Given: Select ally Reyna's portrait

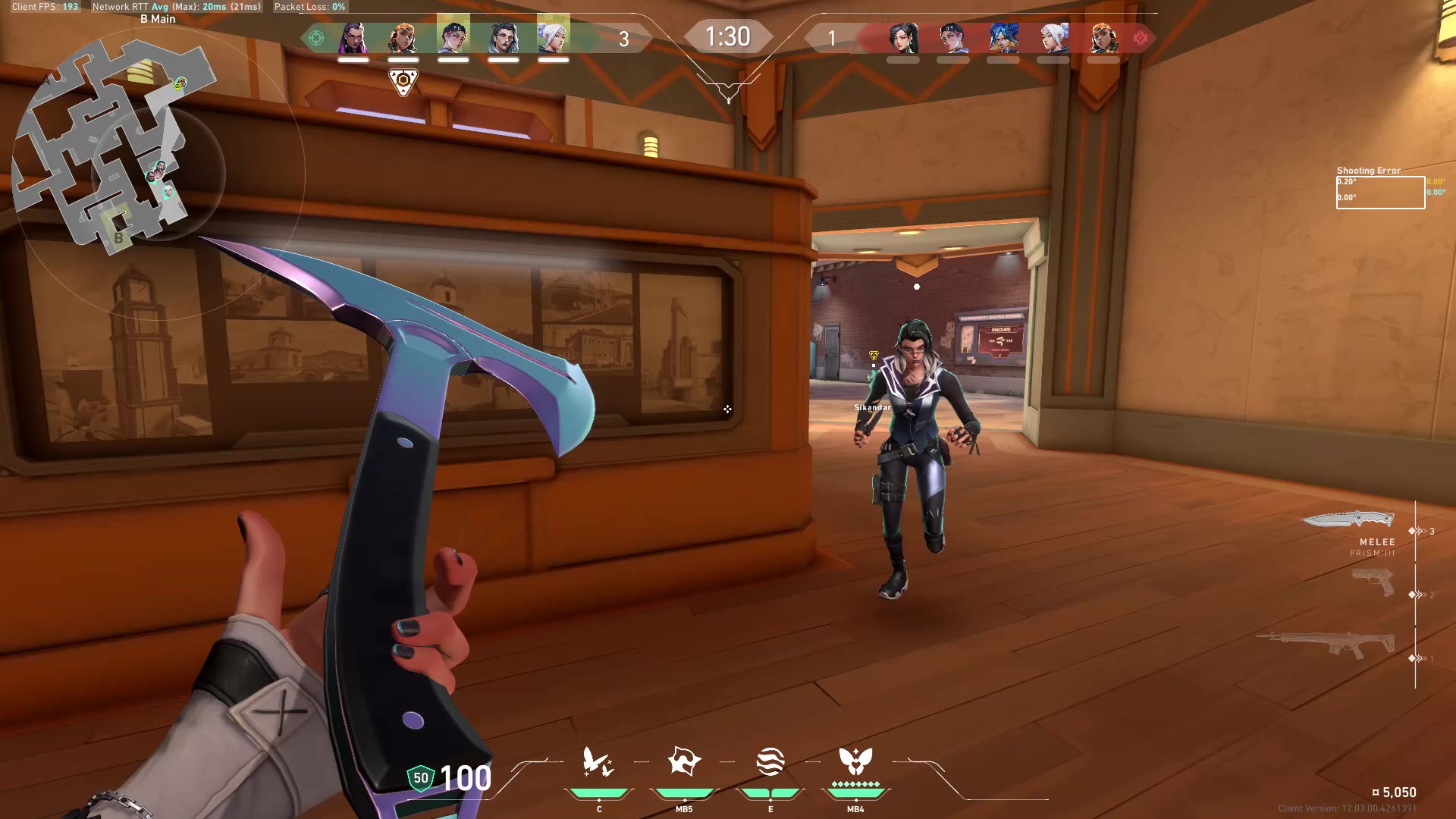Looking at the screenshot, I should coord(353,37).
